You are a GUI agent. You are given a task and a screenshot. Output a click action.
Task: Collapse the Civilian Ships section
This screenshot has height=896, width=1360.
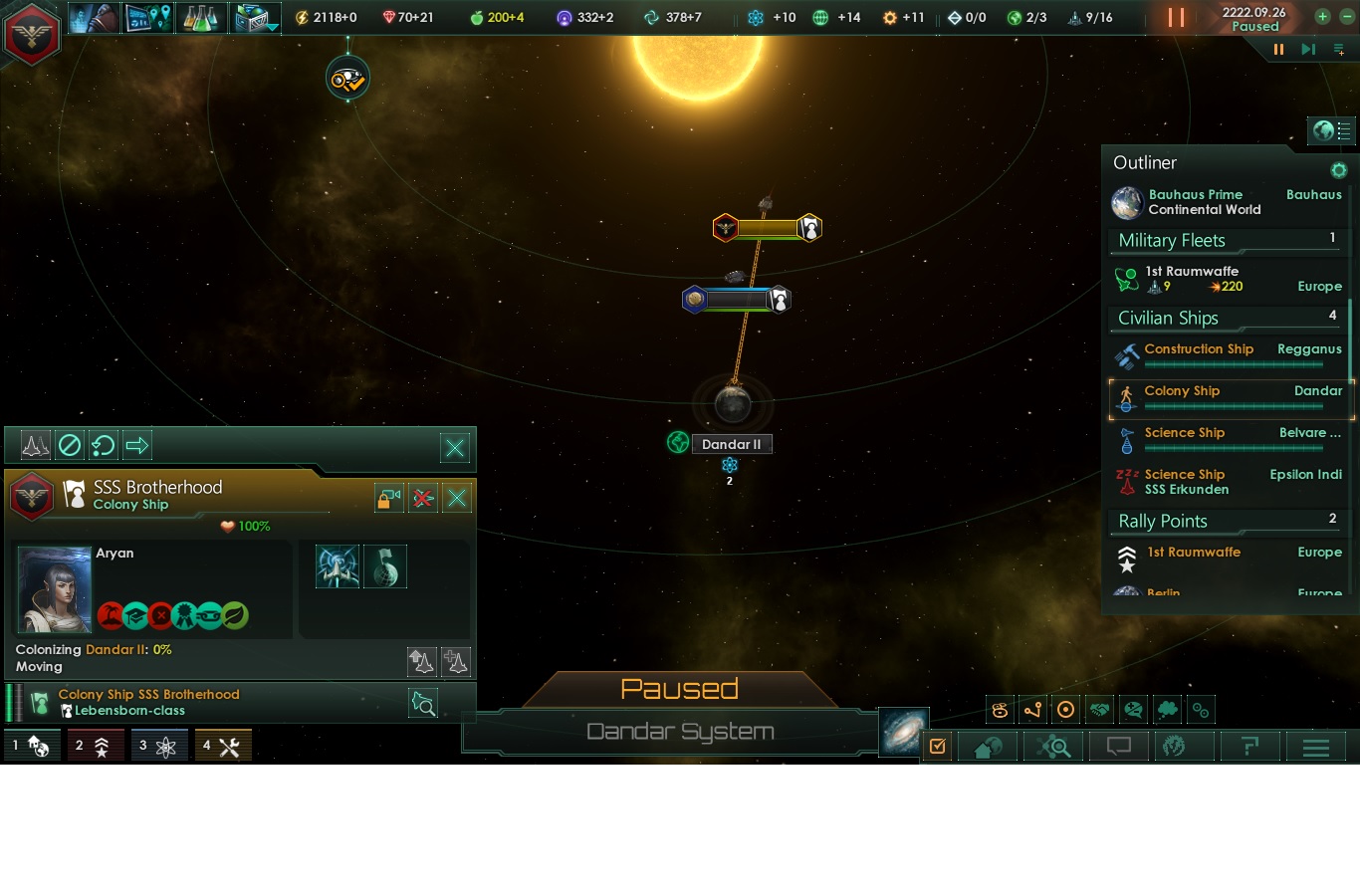tap(1168, 318)
